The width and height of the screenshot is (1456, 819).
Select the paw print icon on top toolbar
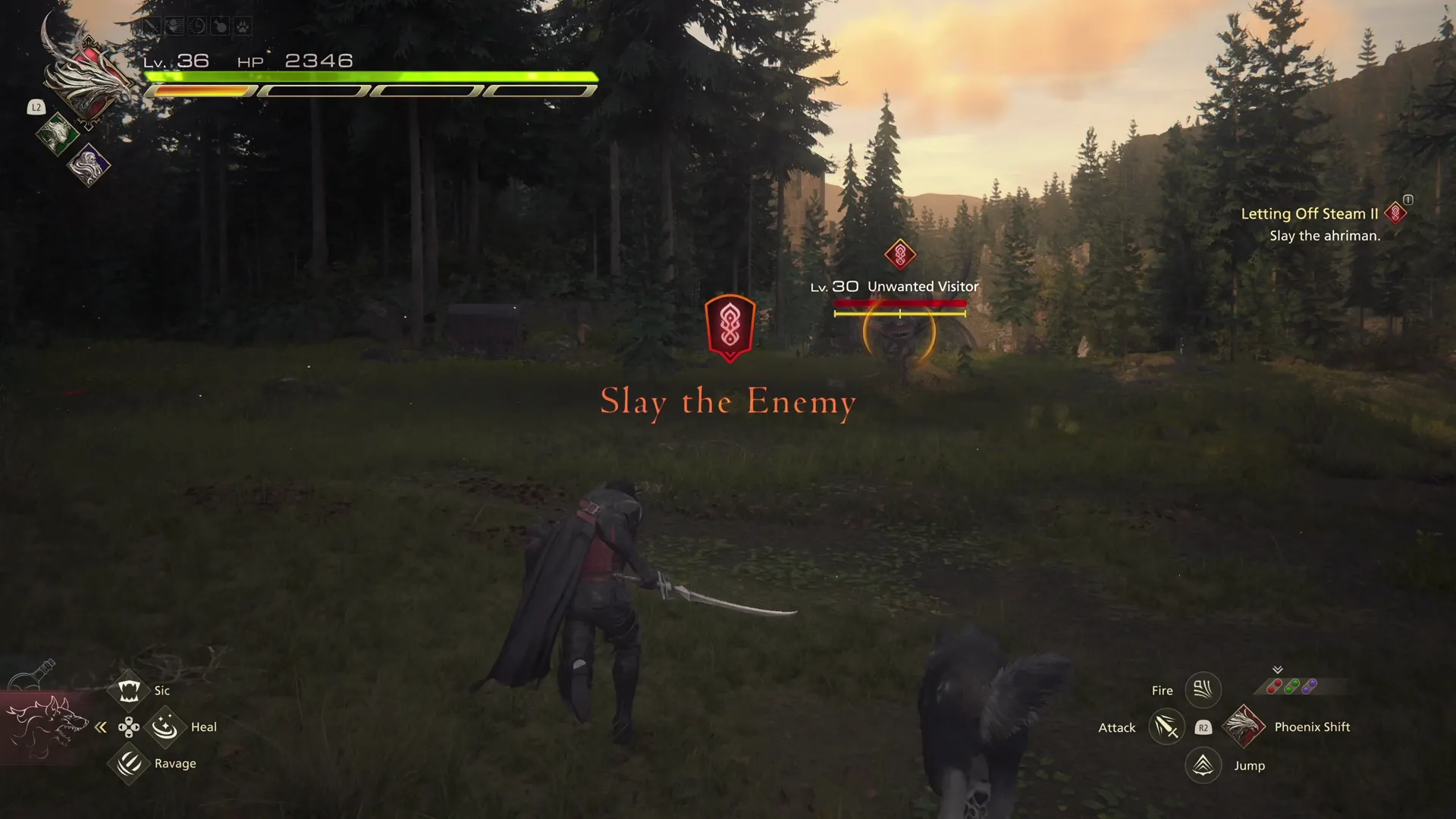coord(243,26)
